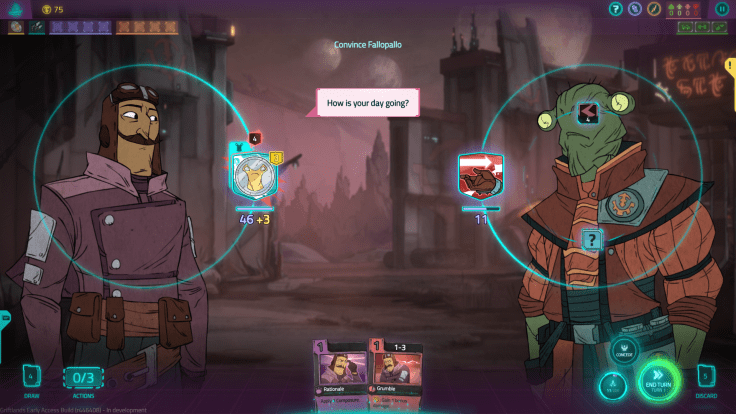Click the Concede button
Viewport: 736px width, 414px height.
coord(623,350)
